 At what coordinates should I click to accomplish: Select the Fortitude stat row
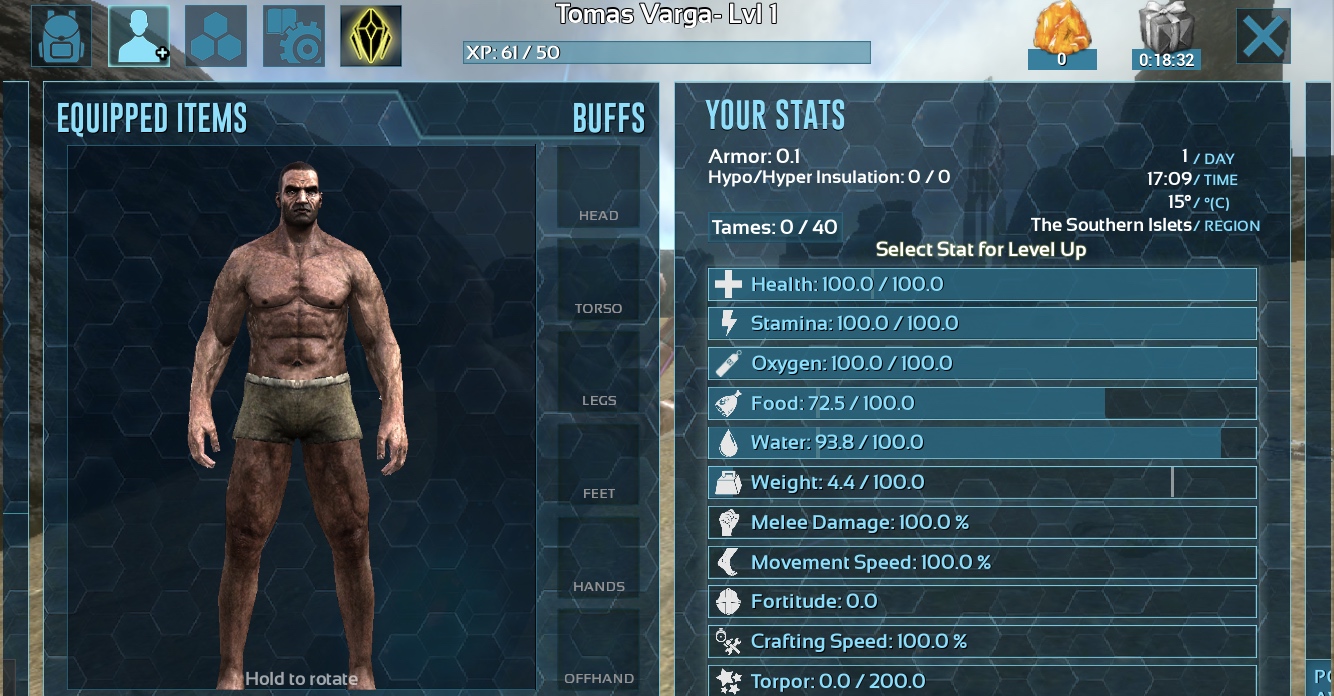coord(982,602)
